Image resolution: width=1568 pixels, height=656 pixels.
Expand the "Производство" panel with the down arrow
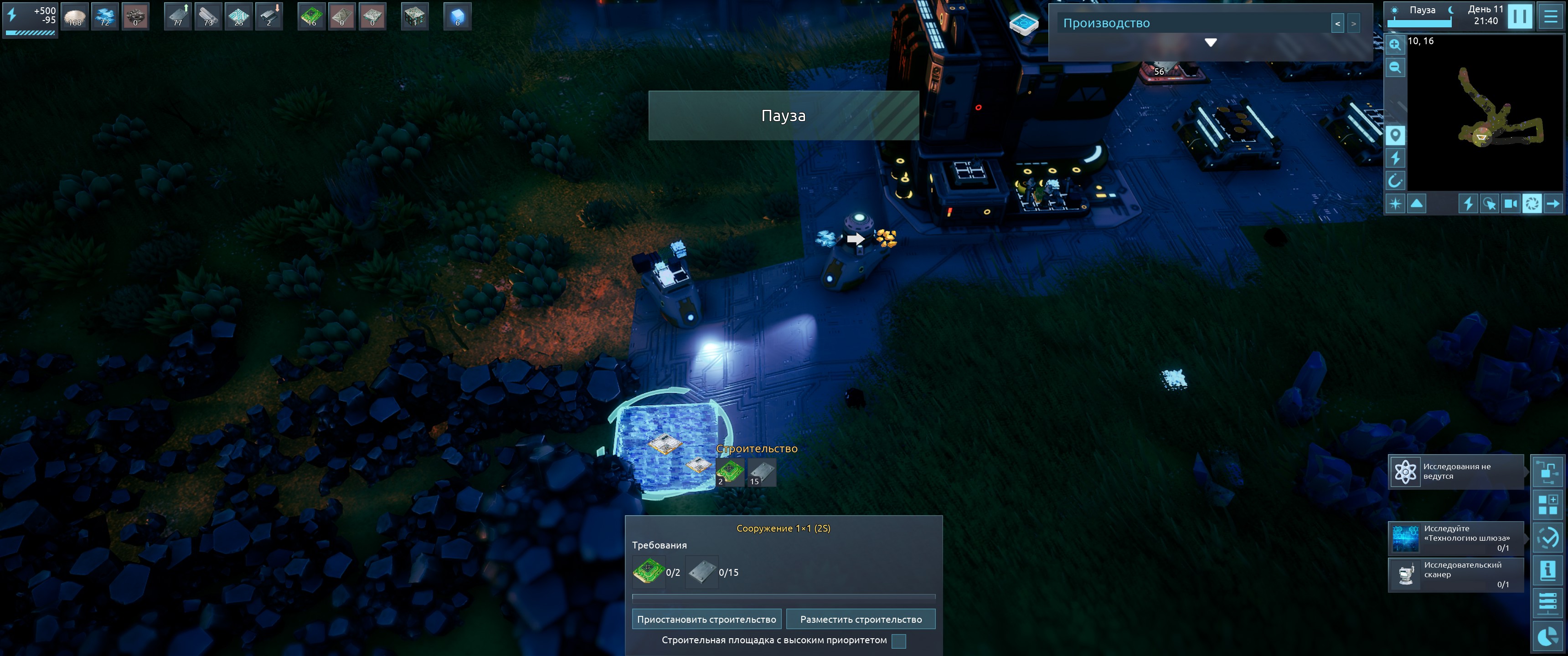[x=1210, y=42]
